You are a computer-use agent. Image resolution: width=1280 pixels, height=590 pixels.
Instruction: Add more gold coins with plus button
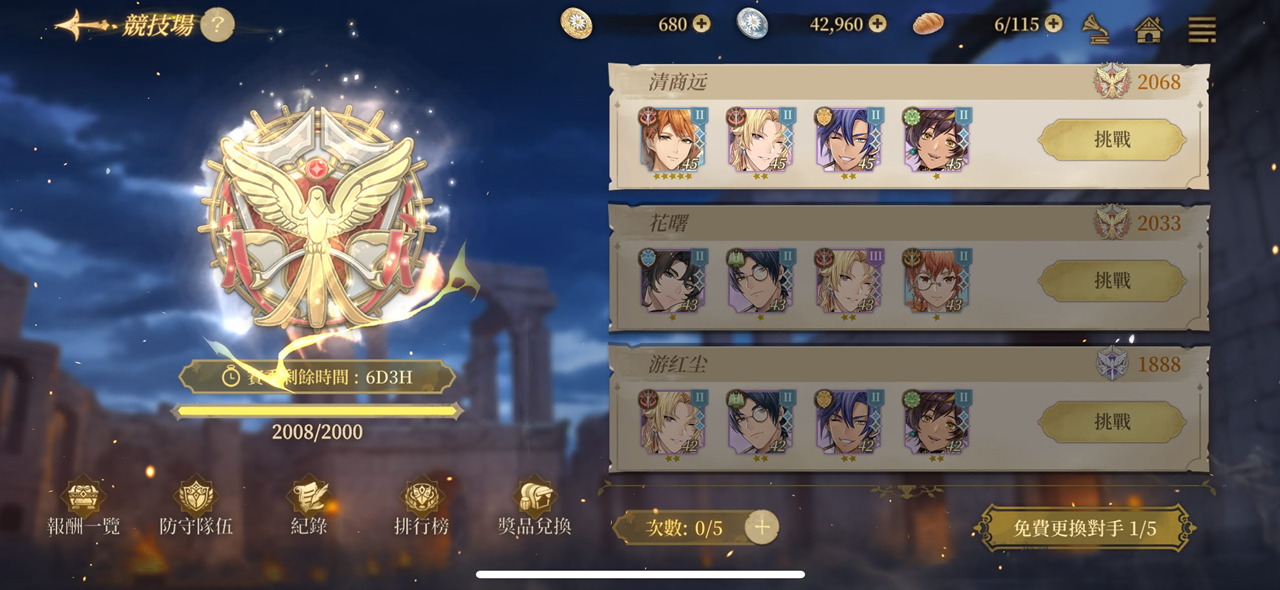(x=701, y=24)
